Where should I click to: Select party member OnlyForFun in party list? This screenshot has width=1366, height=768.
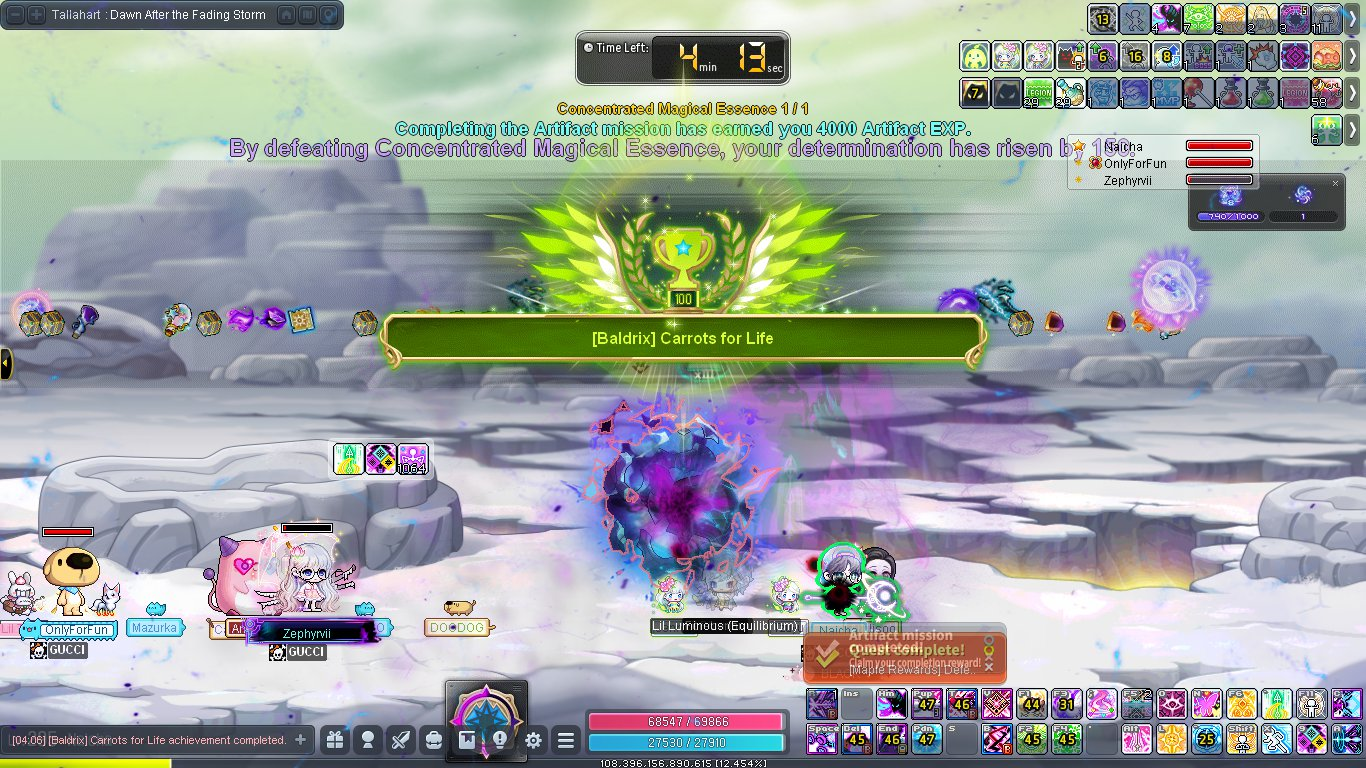pyautogui.click(x=1135, y=163)
